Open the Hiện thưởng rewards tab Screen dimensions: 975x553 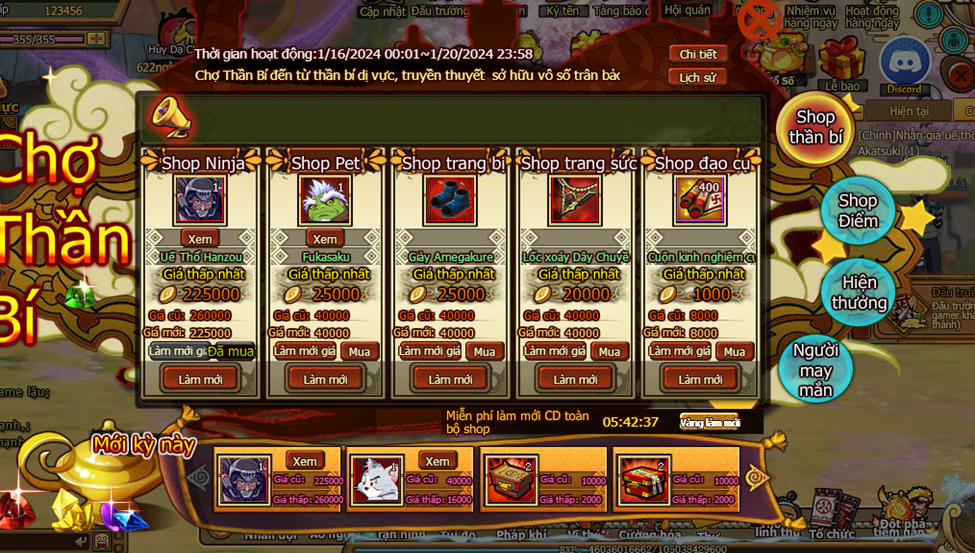(x=858, y=292)
